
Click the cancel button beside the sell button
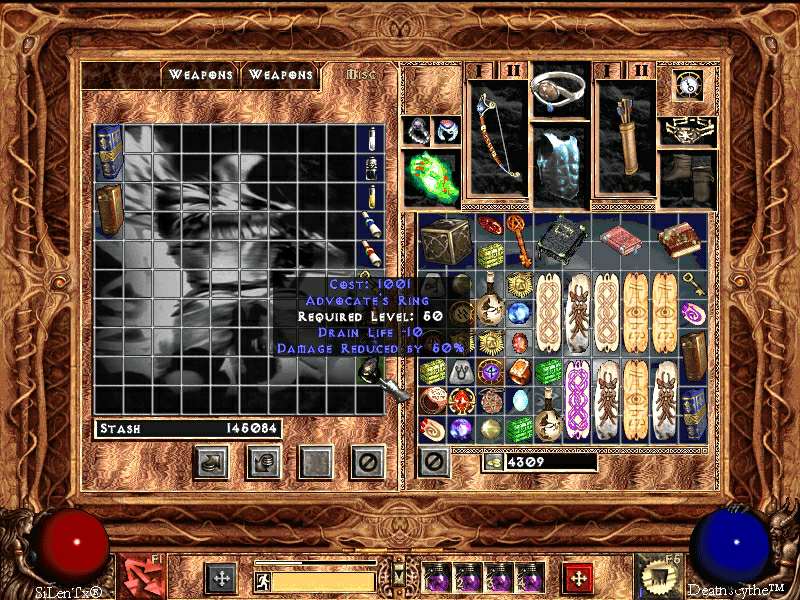click(x=368, y=462)
